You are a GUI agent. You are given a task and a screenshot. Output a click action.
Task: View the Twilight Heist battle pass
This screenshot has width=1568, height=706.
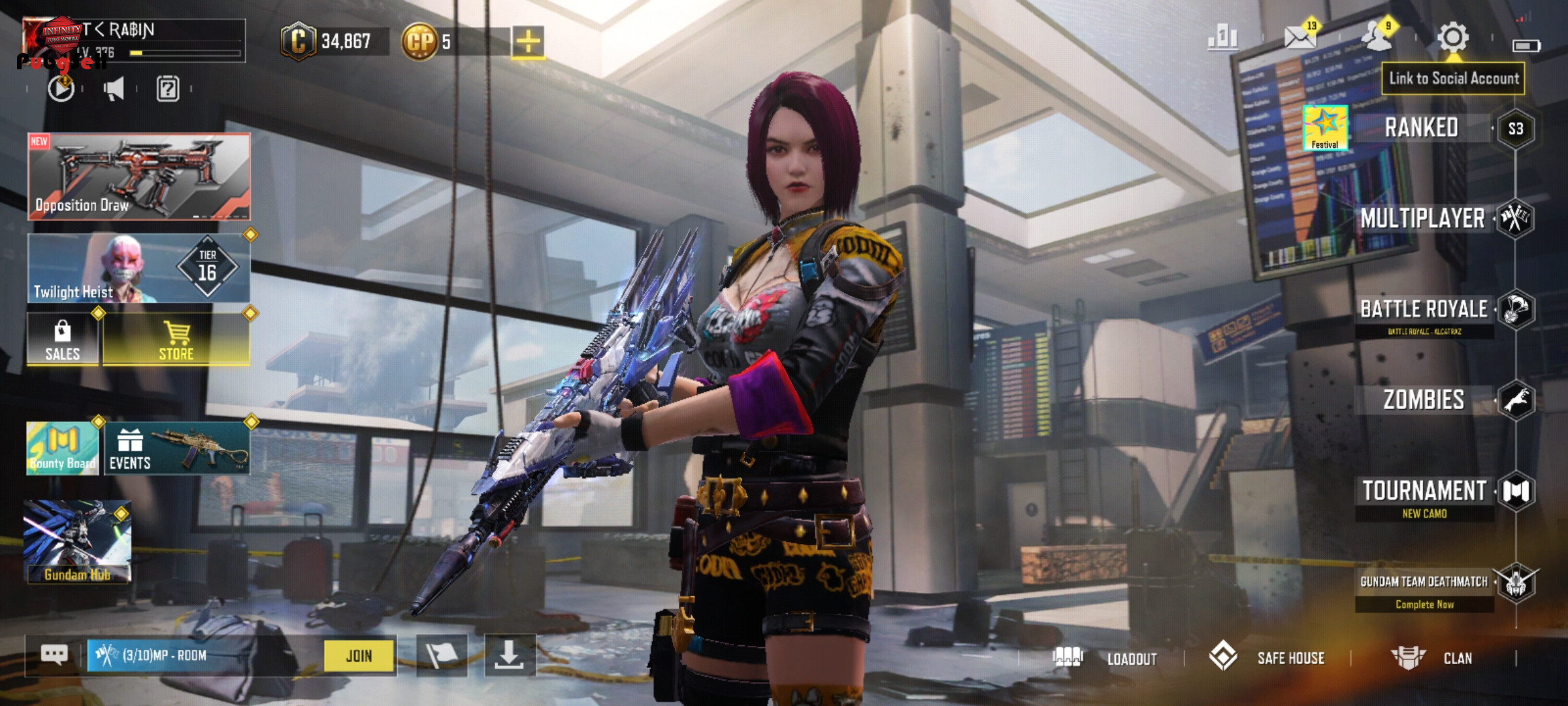pos(139,269)
